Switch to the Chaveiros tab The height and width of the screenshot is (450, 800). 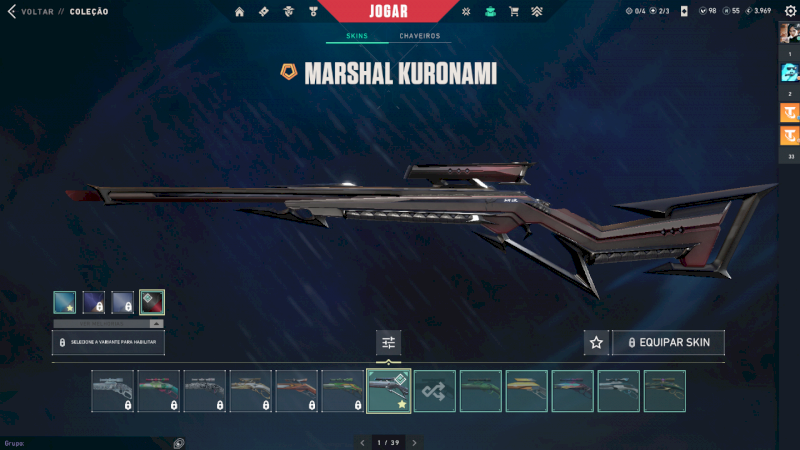pos(419,36)
